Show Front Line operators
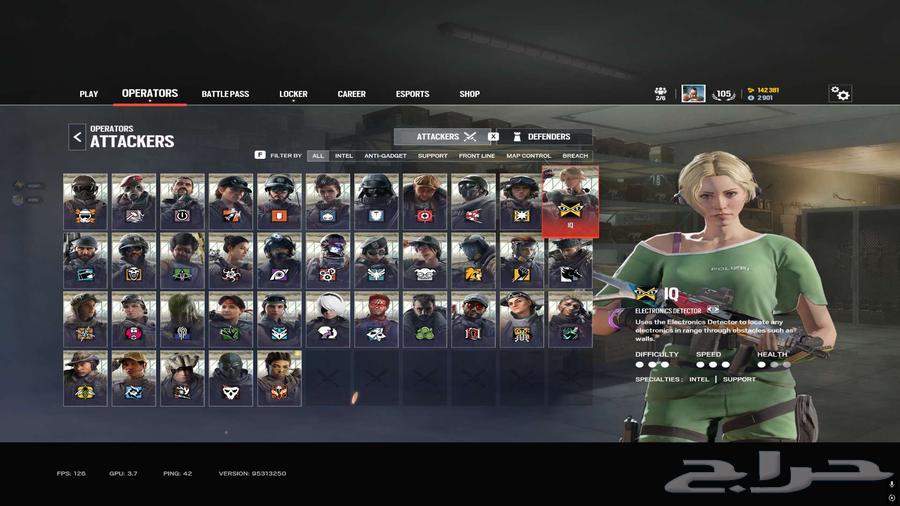 [477, 156]
